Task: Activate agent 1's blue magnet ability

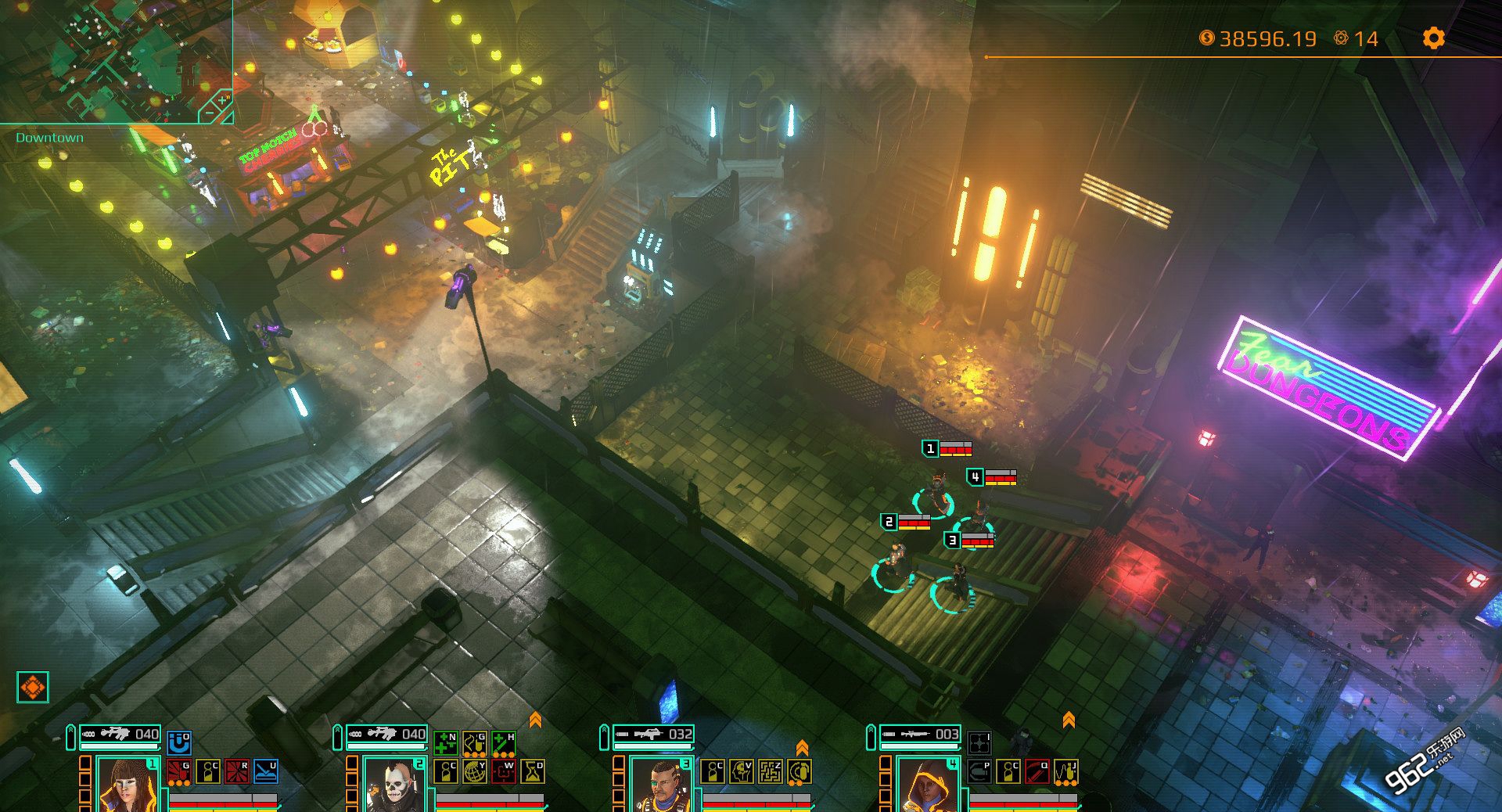Action: tap(179, 742)
